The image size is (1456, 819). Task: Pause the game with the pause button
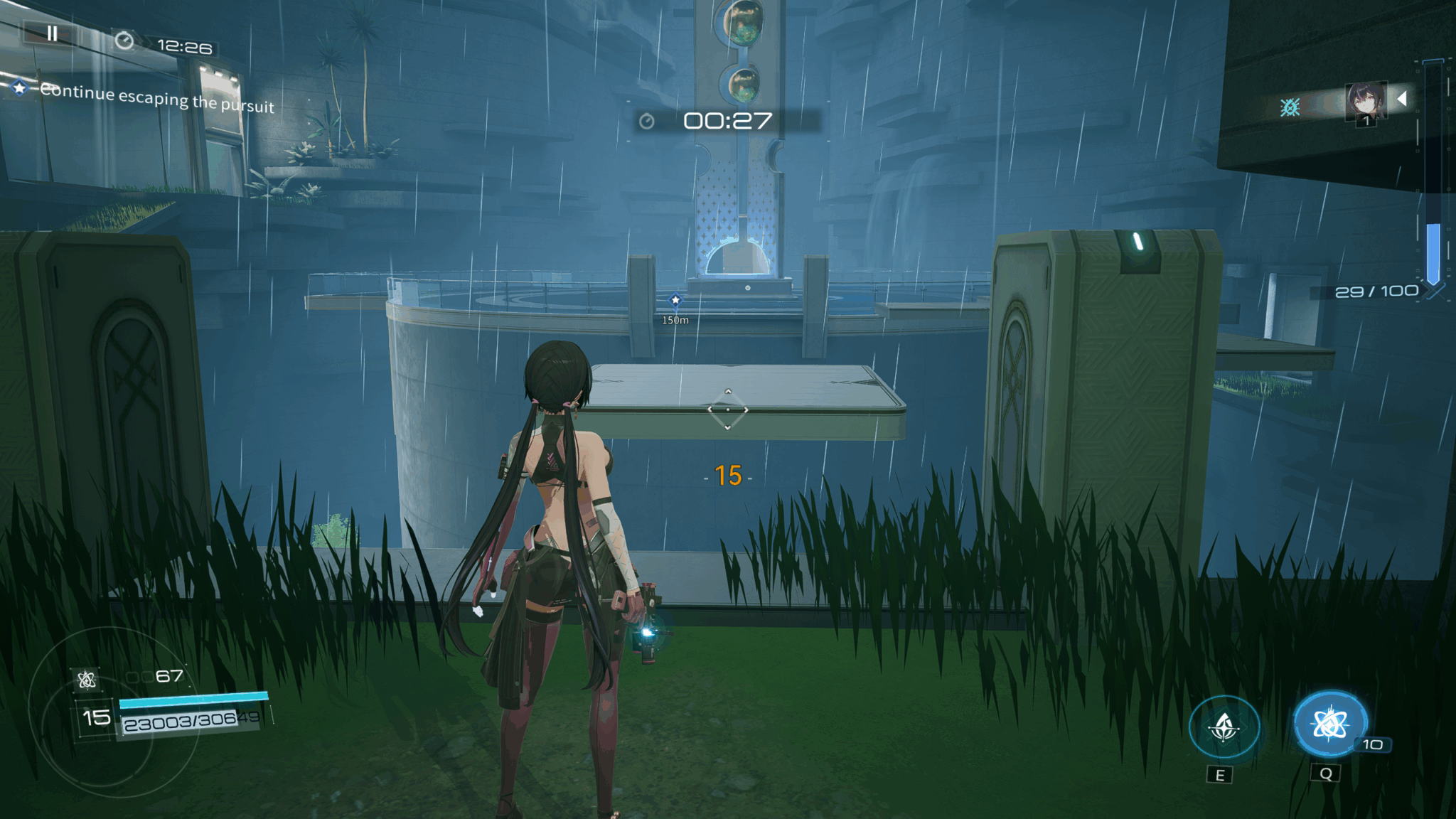tap(52, 33)
